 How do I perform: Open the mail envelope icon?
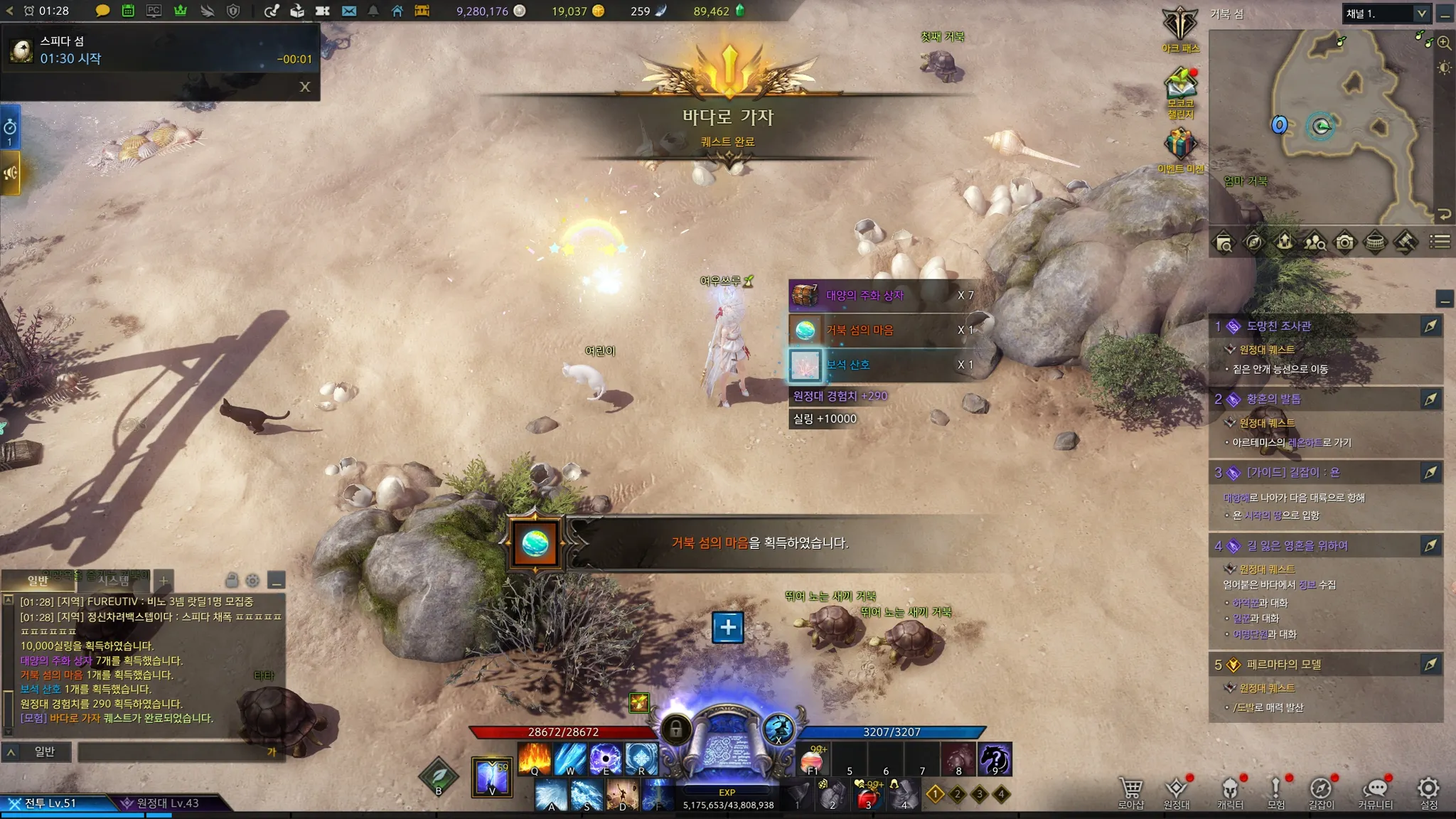(348, 11)
